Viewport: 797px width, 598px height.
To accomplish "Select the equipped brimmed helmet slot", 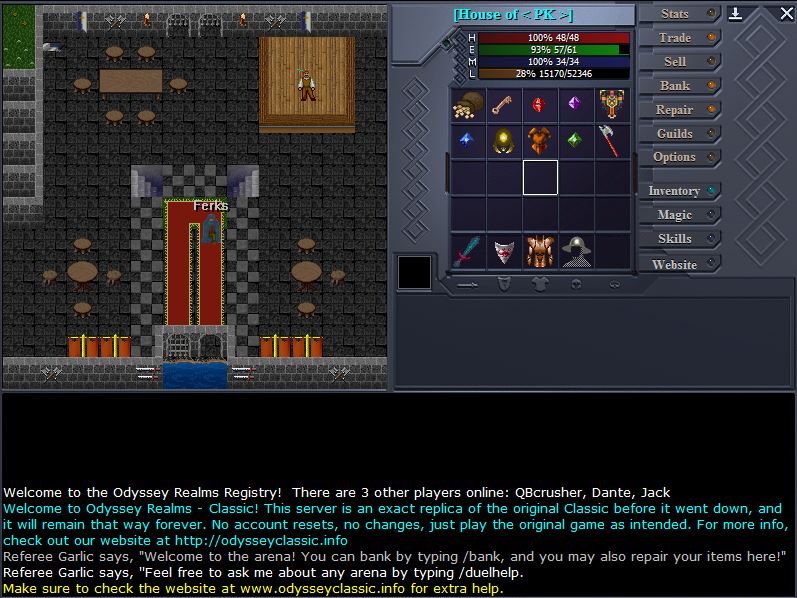I will pos(575,251).
